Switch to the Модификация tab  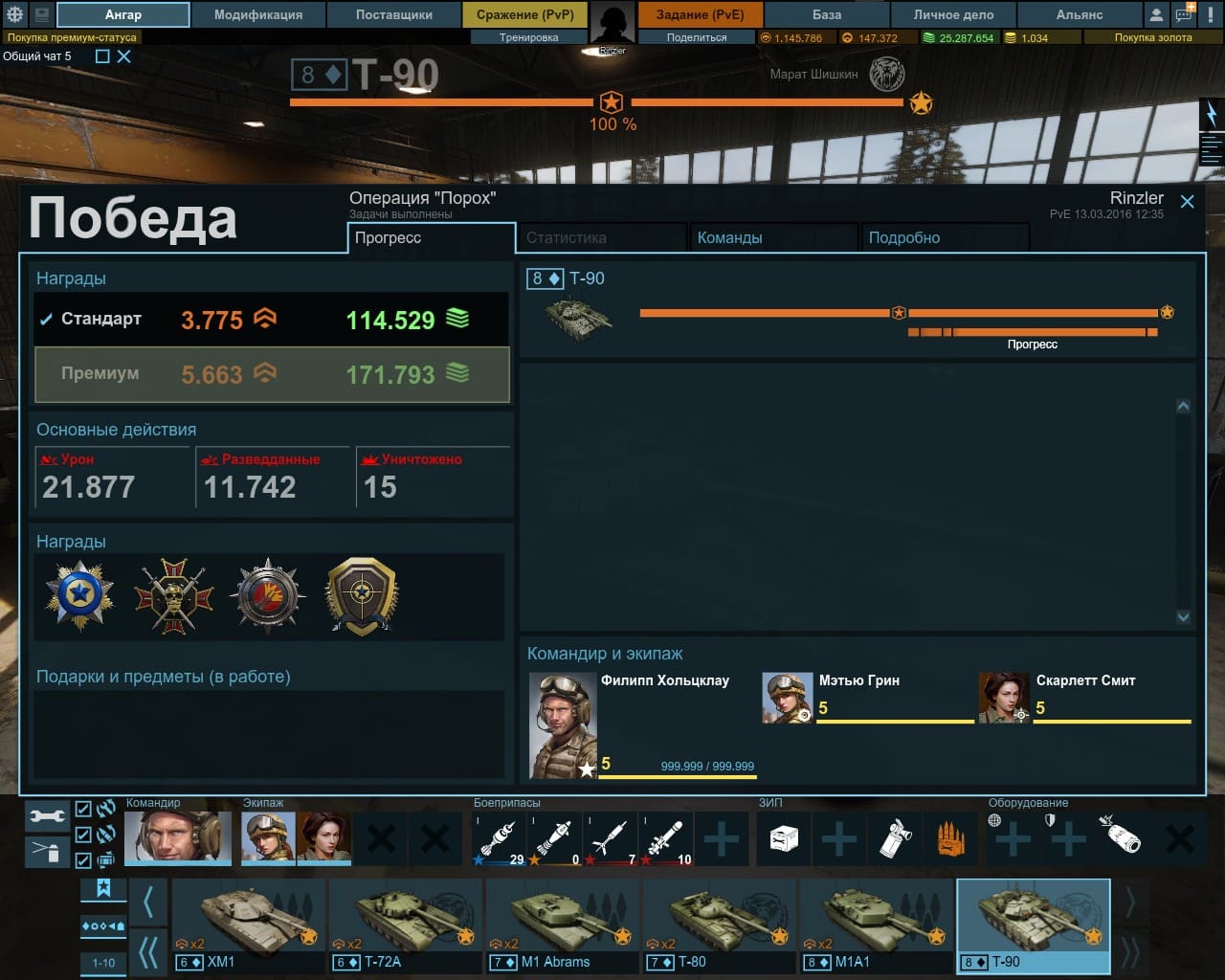[x=257, y=14]
